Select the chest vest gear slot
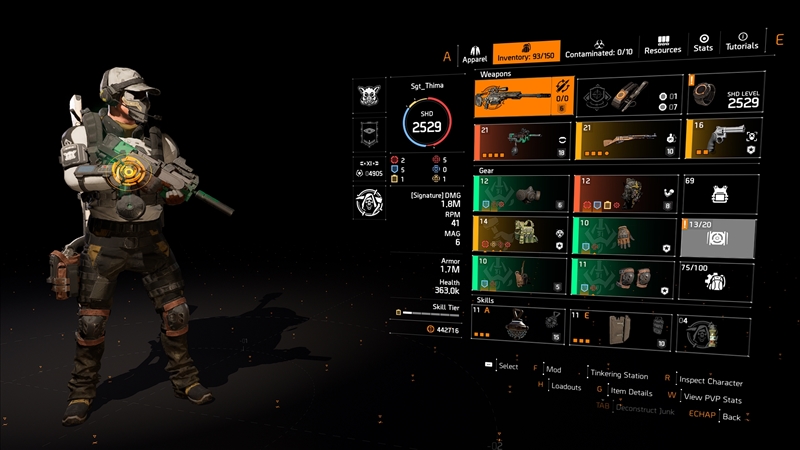The width and height of the screenshot is (800, 450). coord(522,234)
